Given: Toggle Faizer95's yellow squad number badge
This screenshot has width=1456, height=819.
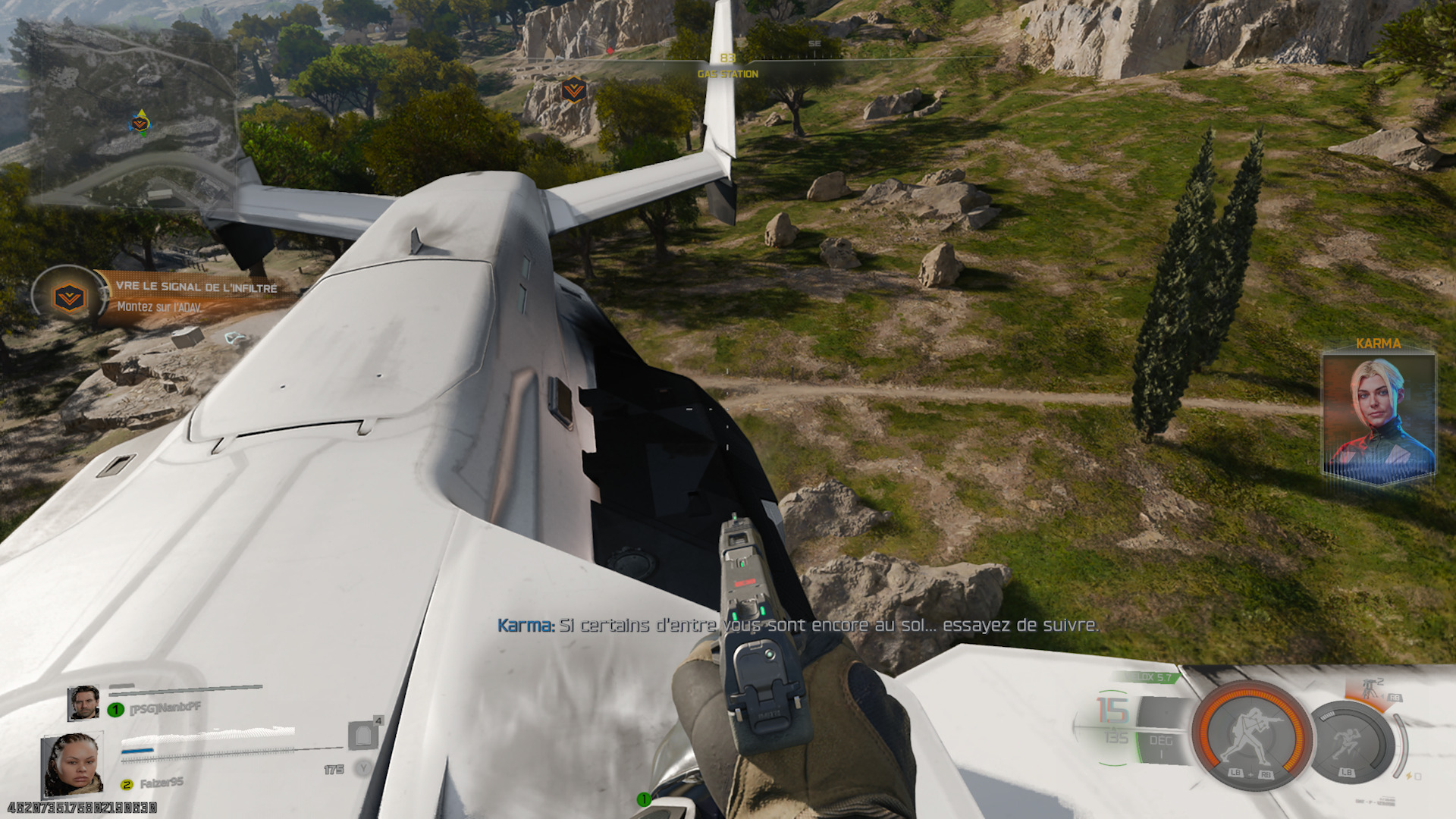Looking at the screenshot, I should 125,784.
